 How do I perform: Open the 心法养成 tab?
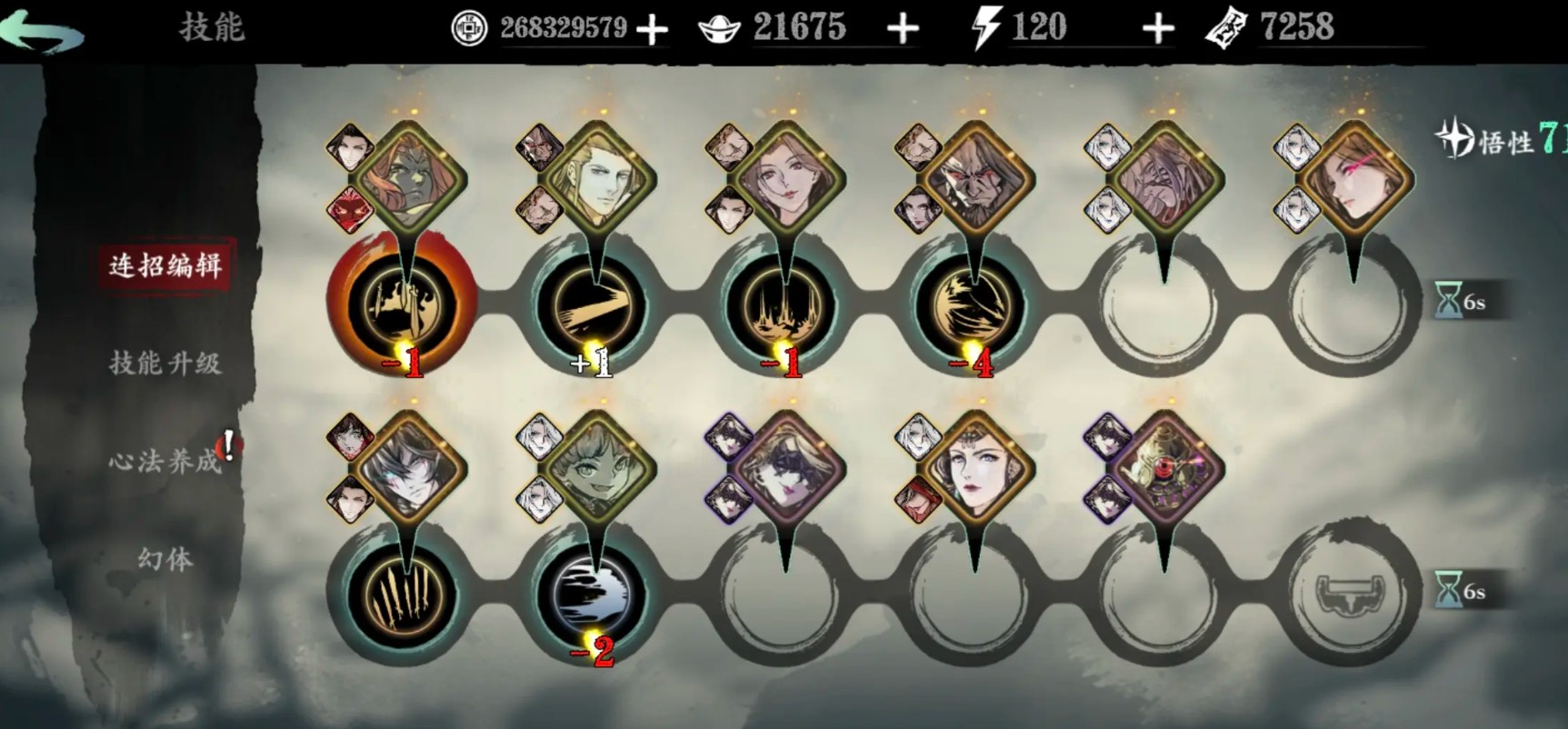(x=165, y=461)
